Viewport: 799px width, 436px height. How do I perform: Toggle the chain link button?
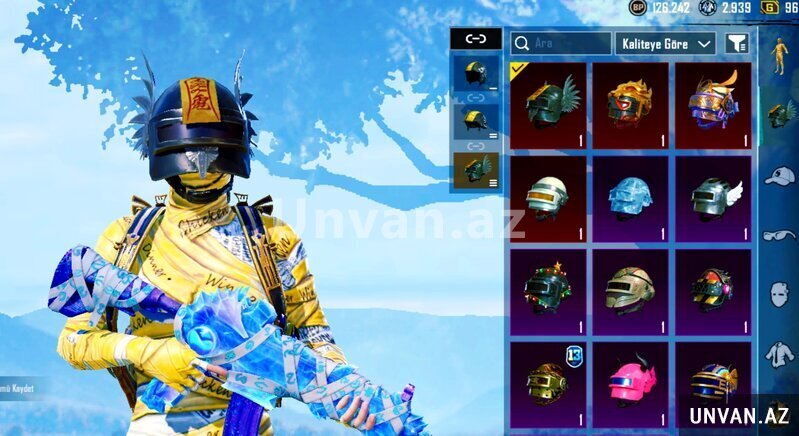[x=475, y=39]
